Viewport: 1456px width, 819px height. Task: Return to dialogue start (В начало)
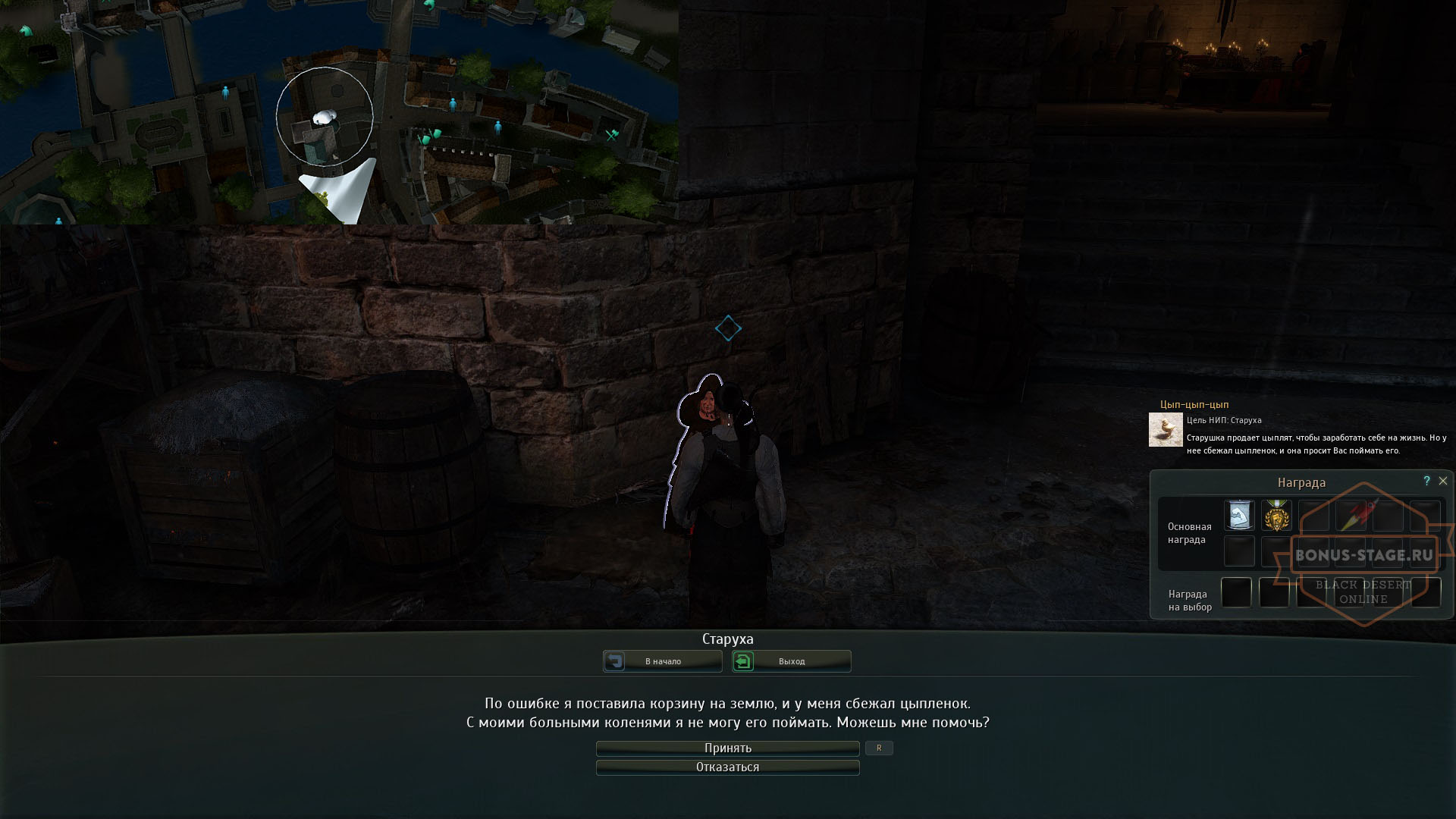pos(662,661)
